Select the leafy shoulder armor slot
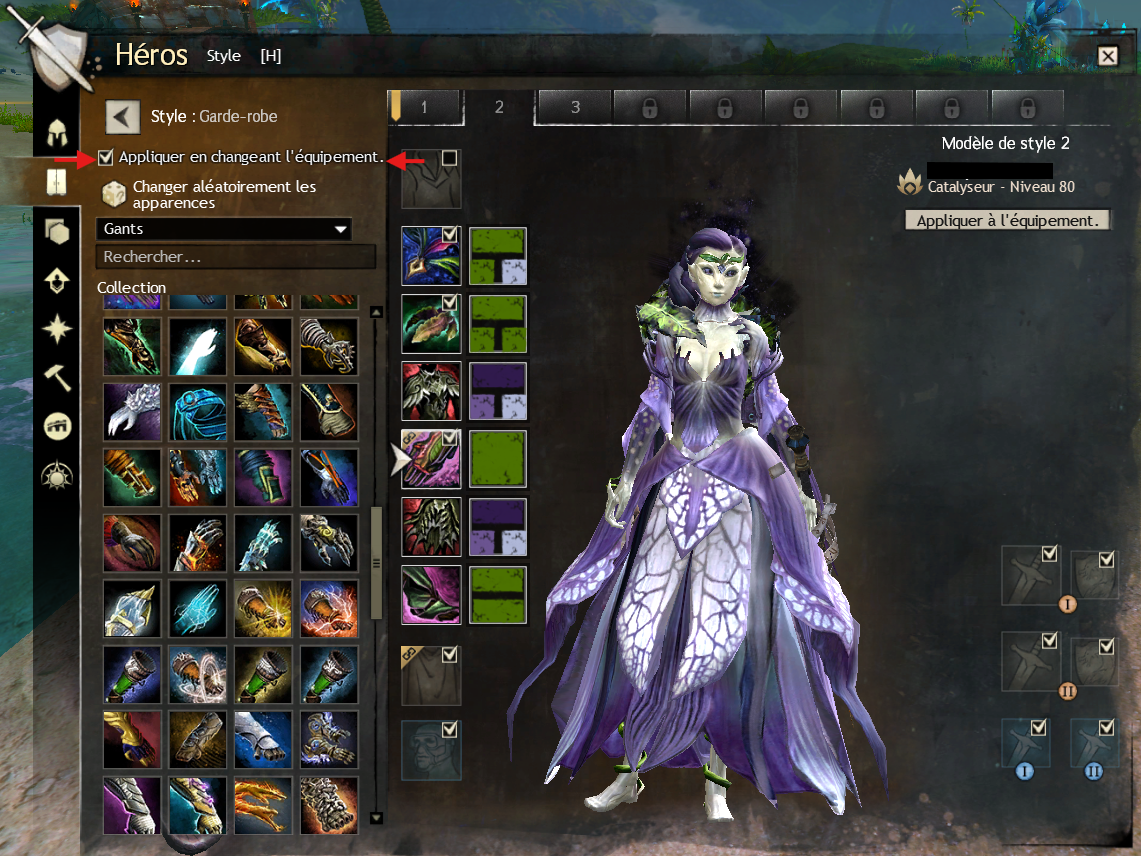Viewport: 1141px width, 856px height. coord(431,324)
